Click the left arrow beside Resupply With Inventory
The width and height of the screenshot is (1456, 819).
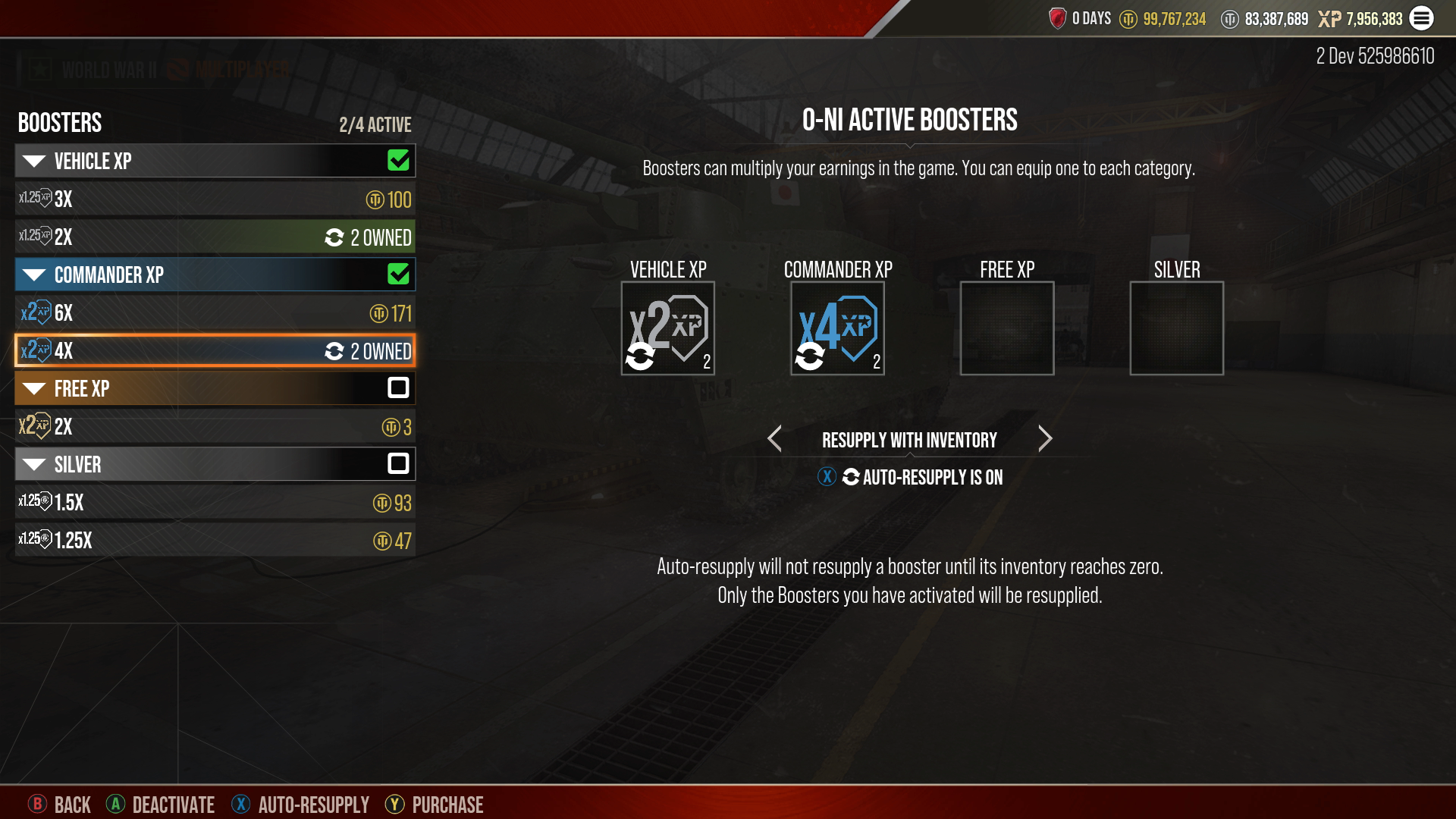click(x=774, y=439)
